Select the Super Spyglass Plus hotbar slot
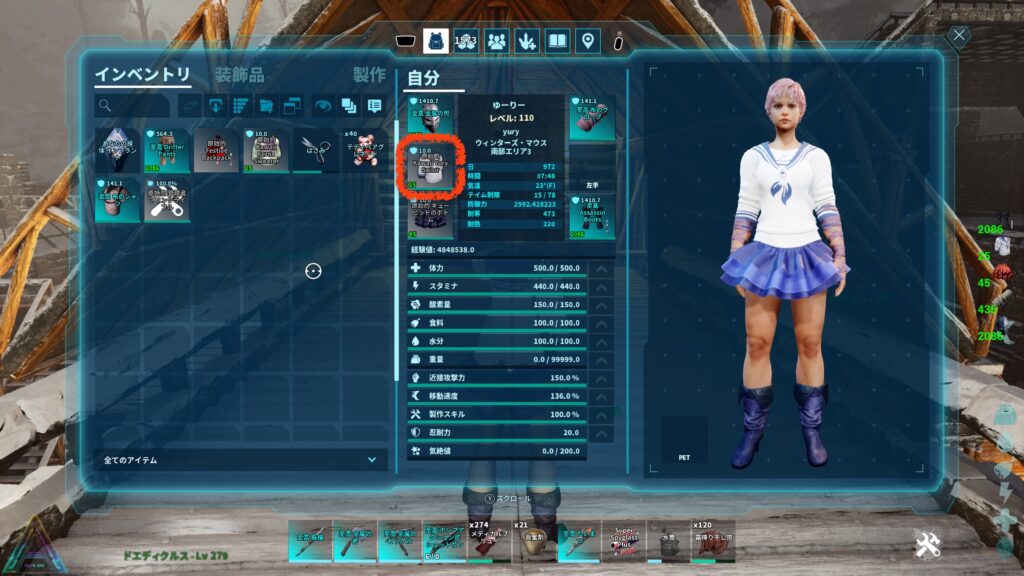Image resolution: width=1024 pixels, height=576 pixels. click(625, 541)
